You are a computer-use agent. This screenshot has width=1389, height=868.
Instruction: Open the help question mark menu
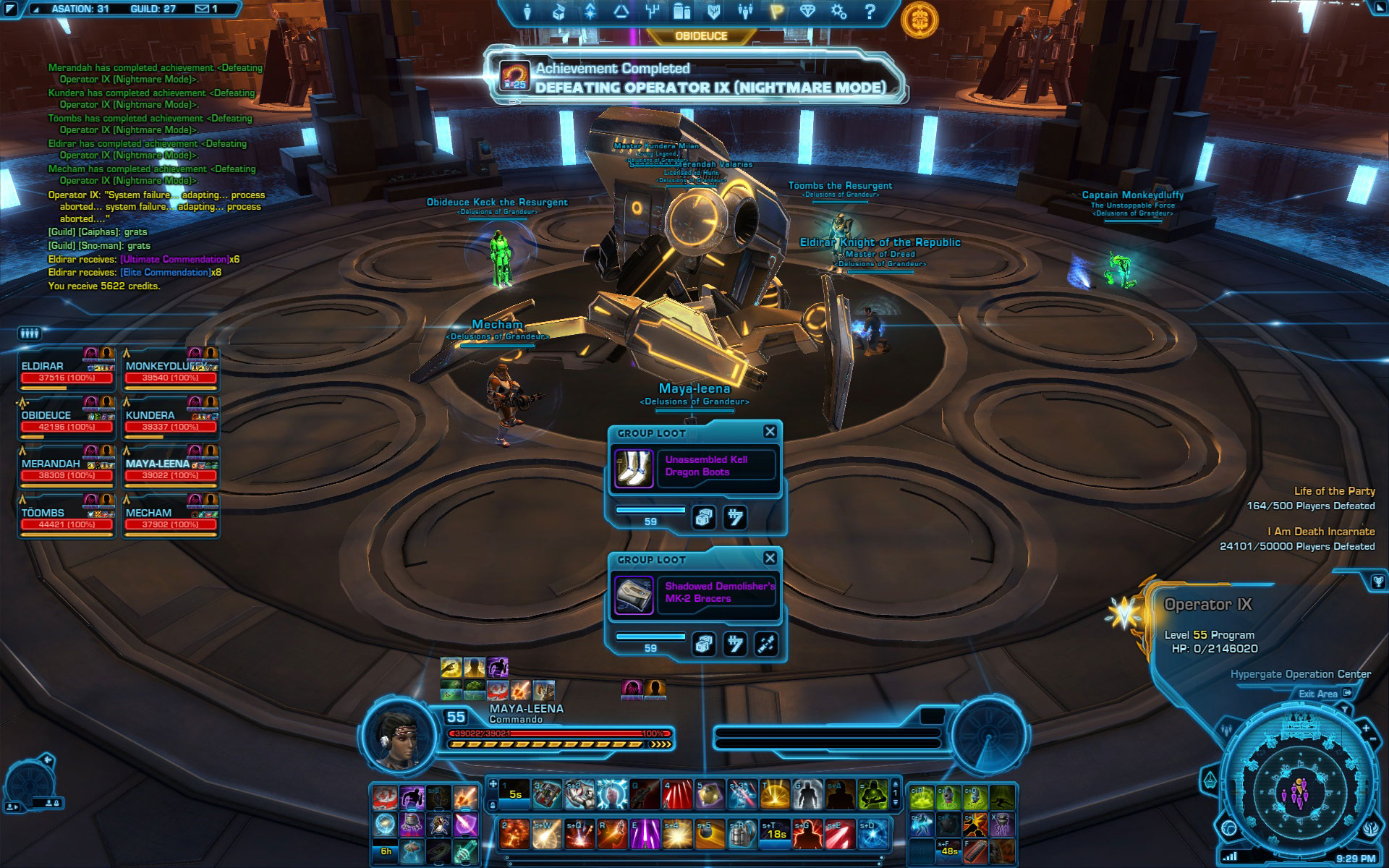click(870, 12)
